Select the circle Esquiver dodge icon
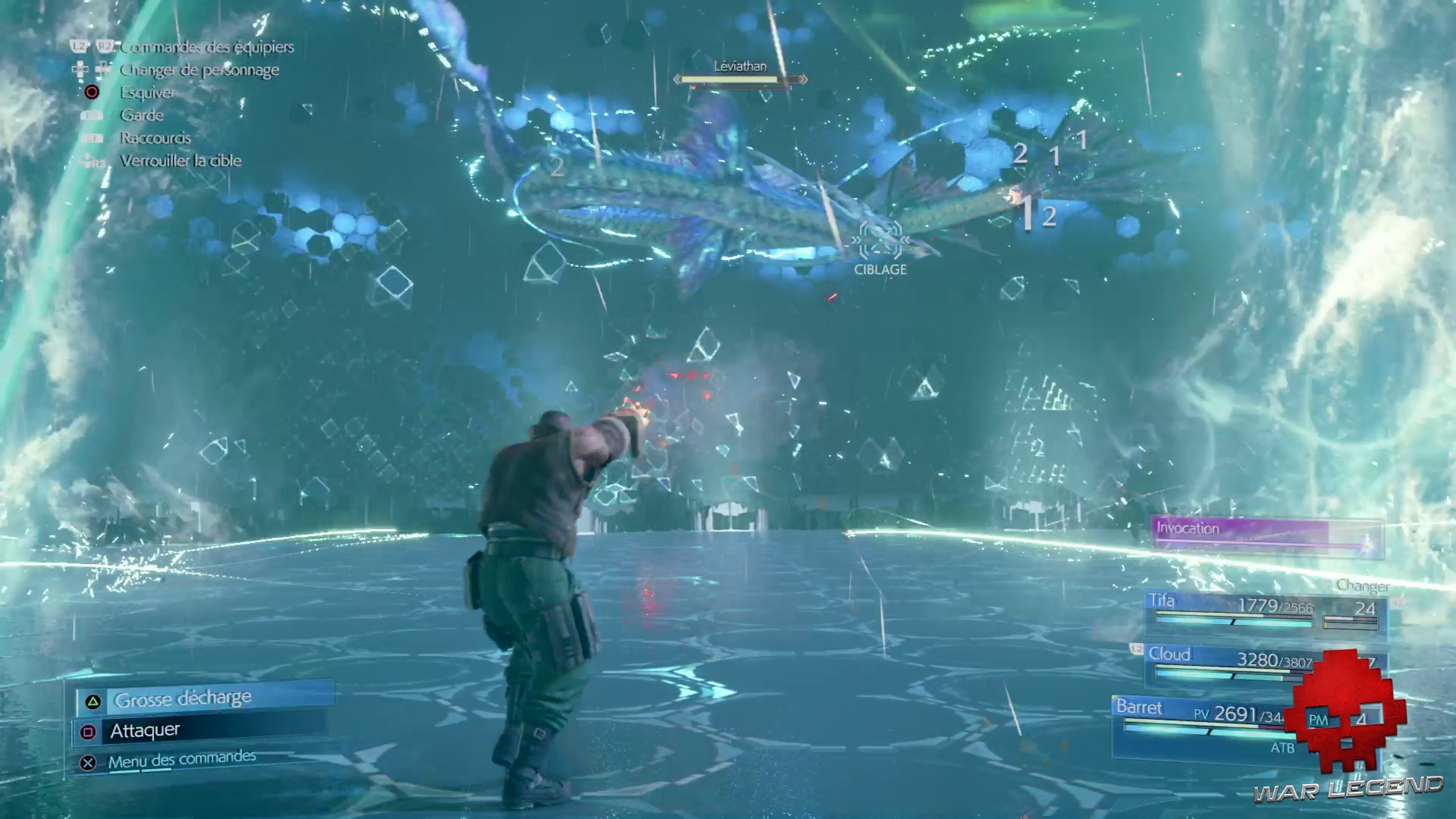 click(92, 92)
